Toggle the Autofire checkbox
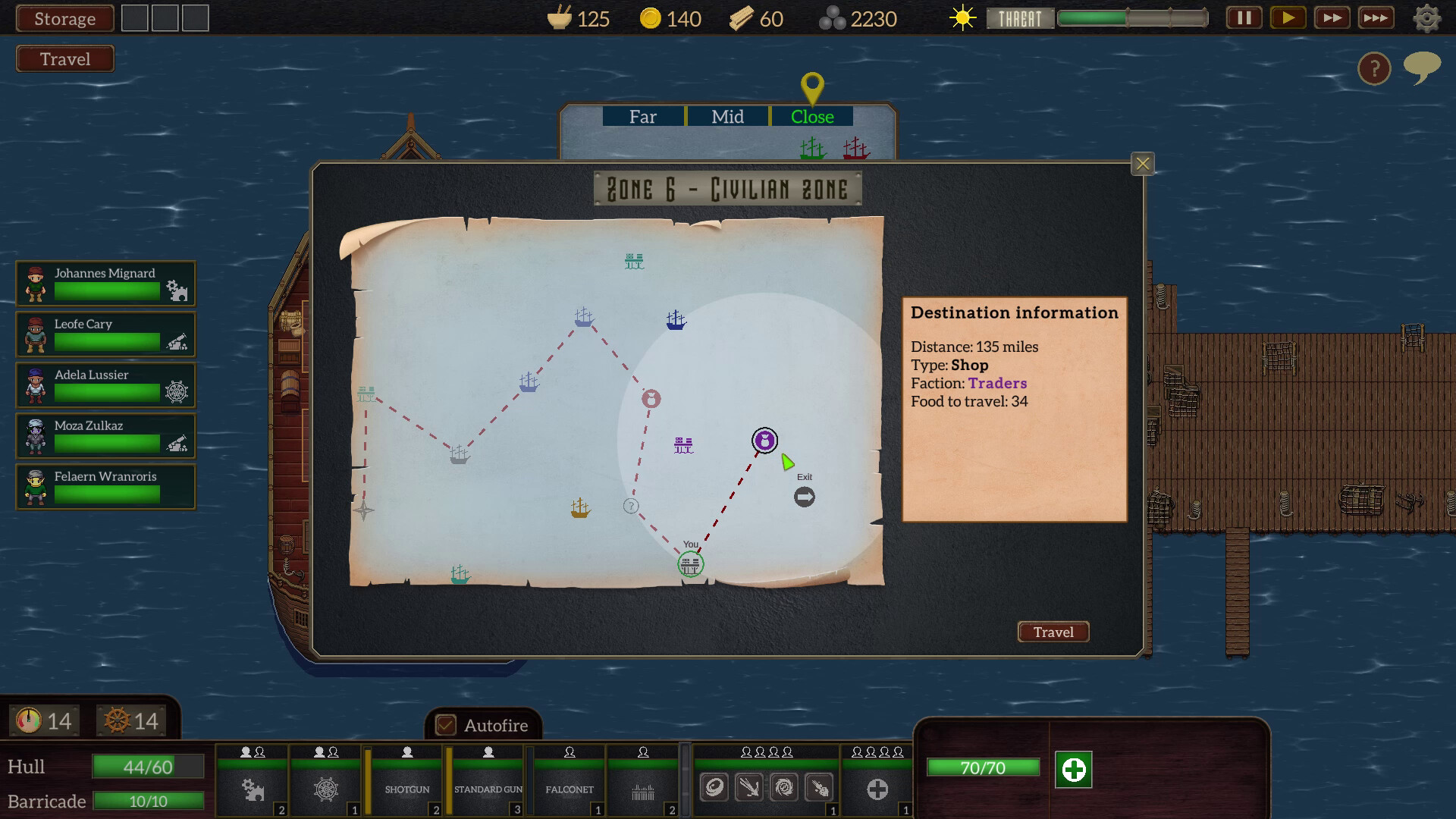Viewport: 1456px width, 819px height. (x=447, y=725)
